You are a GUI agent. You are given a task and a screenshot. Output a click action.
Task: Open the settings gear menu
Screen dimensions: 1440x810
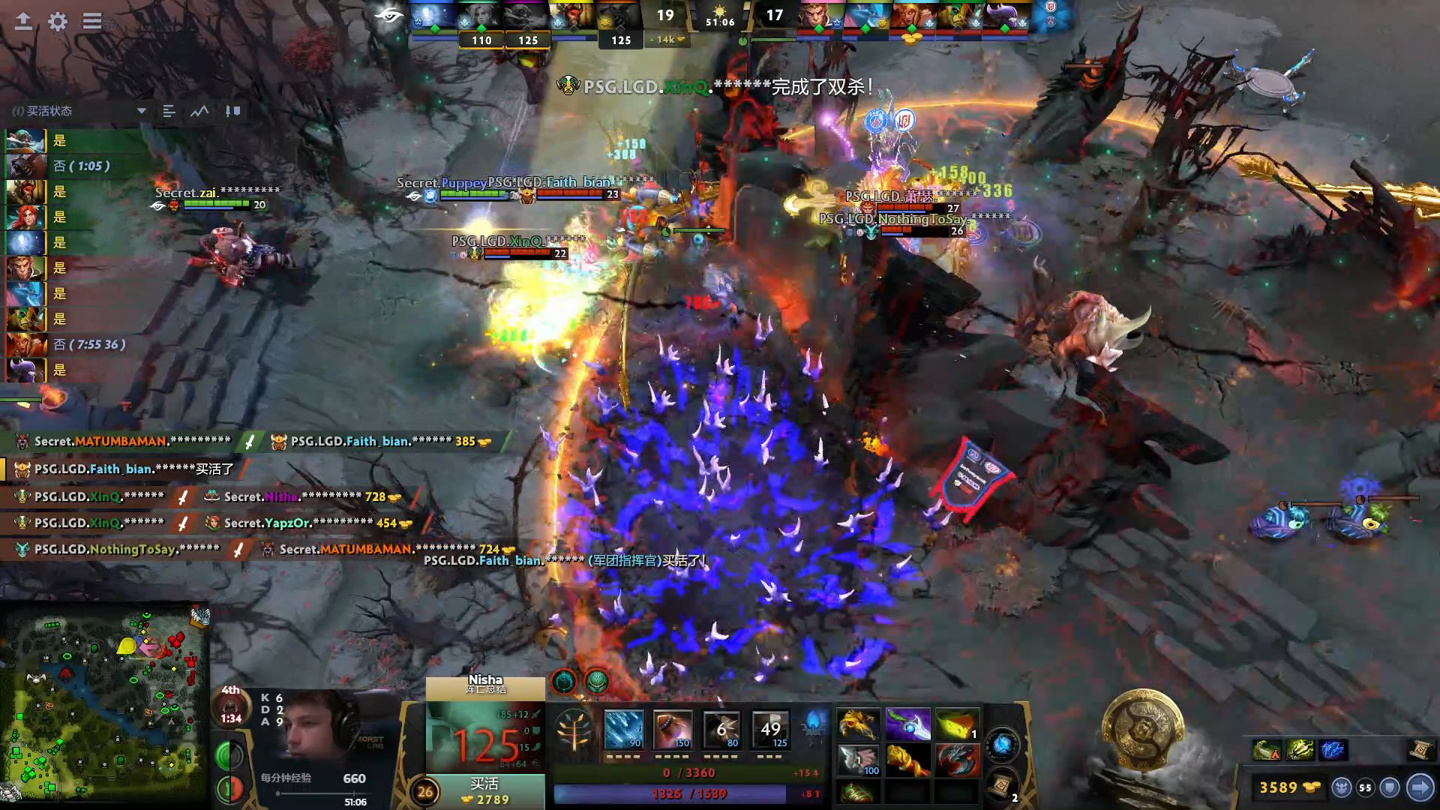[x=58, y=21]
